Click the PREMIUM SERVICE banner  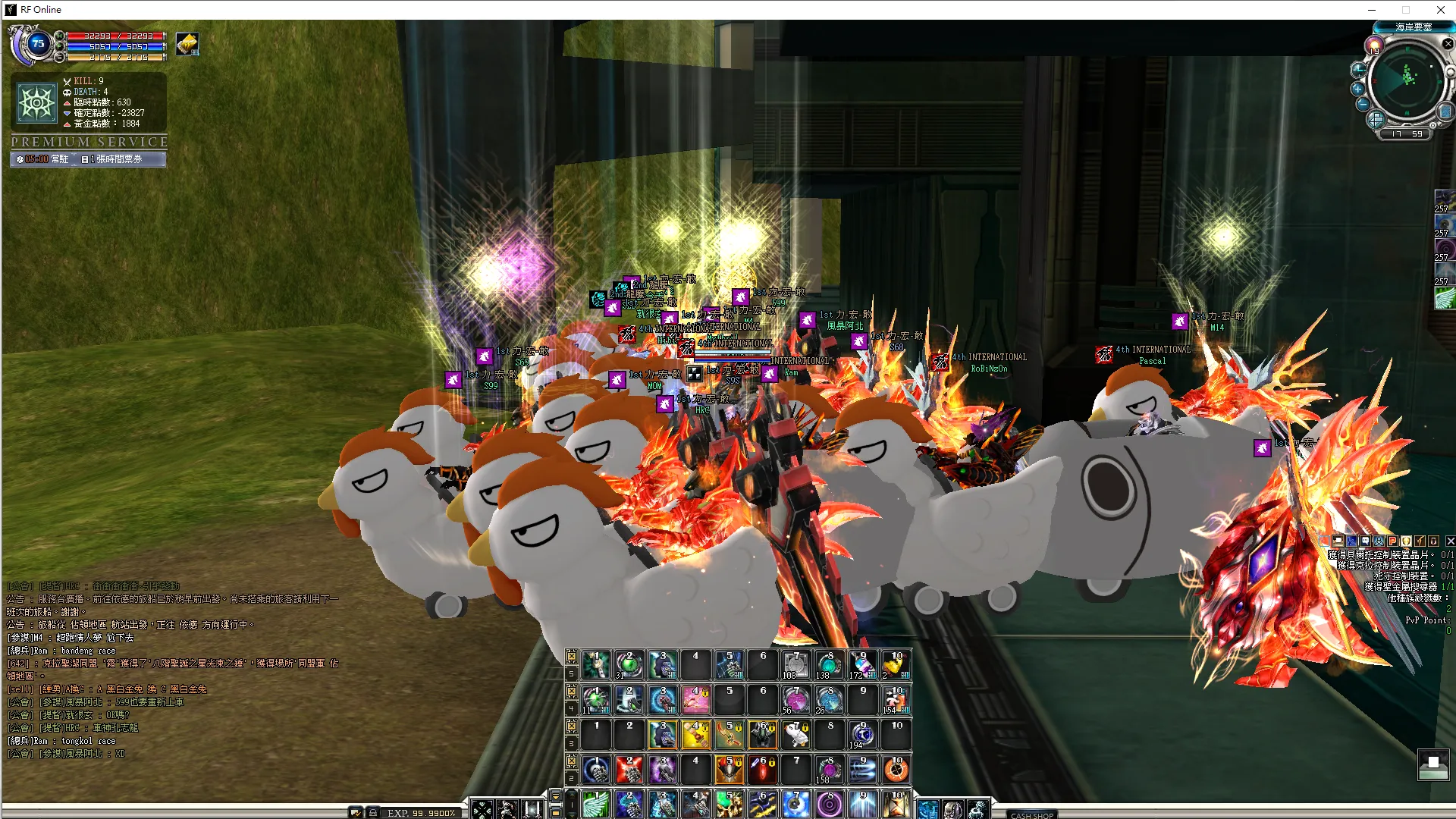point(89,142)
